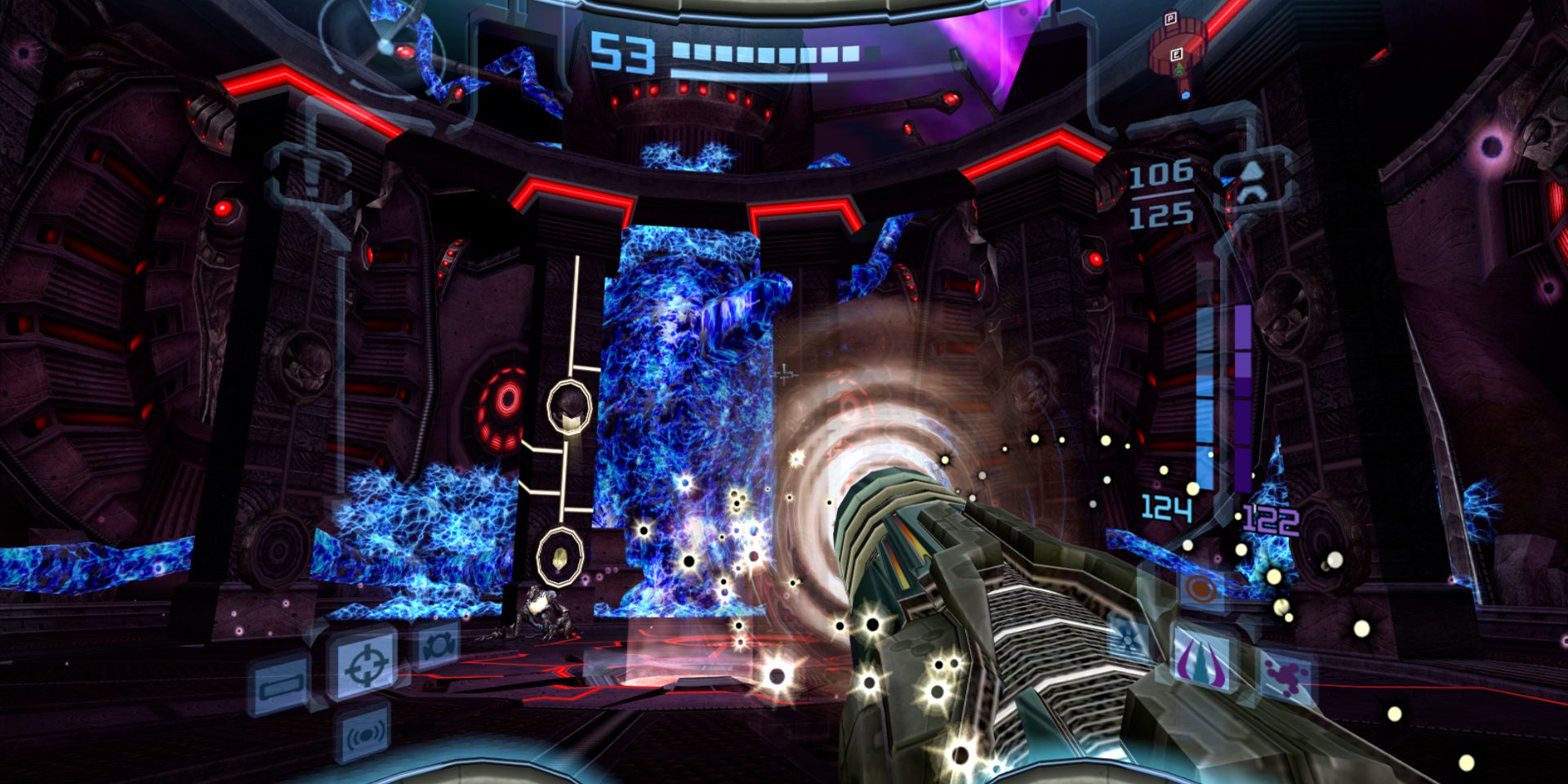Activate the Dark Visor icon

pos(438,646)
